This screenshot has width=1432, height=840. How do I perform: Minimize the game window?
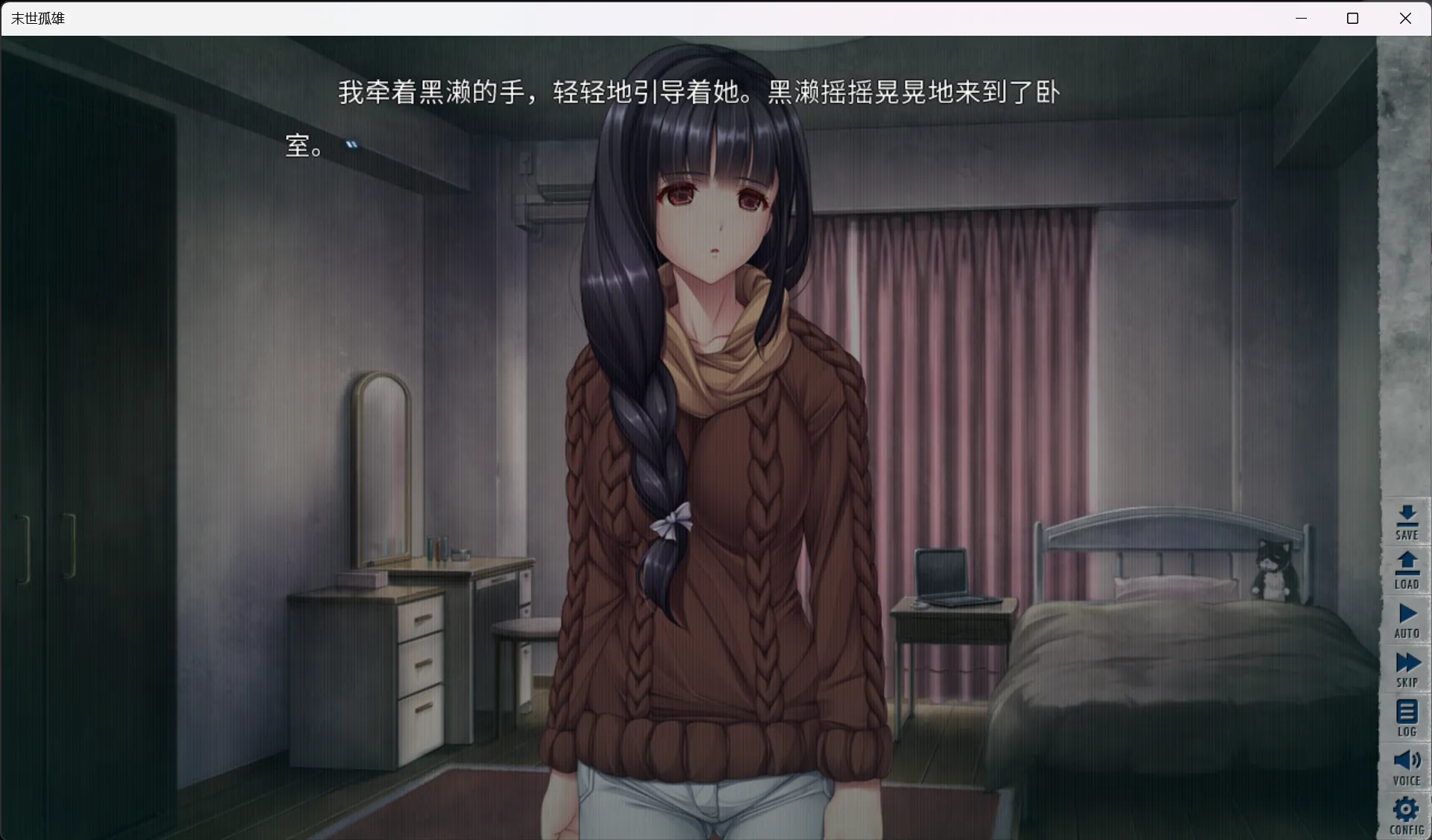(x=1301, y=18)
